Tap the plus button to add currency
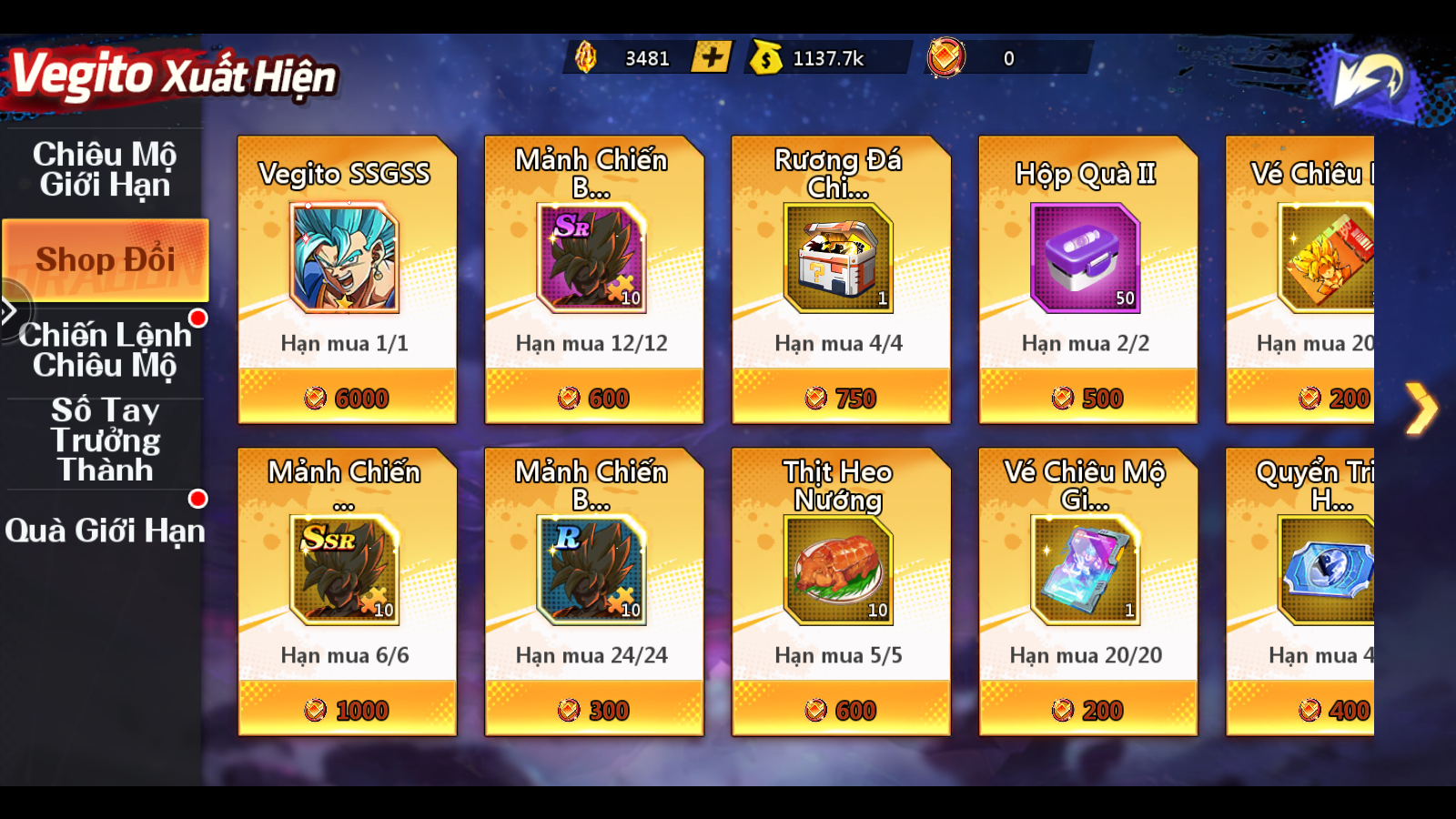The image size is (1456, 819). (x=711, y=57)
